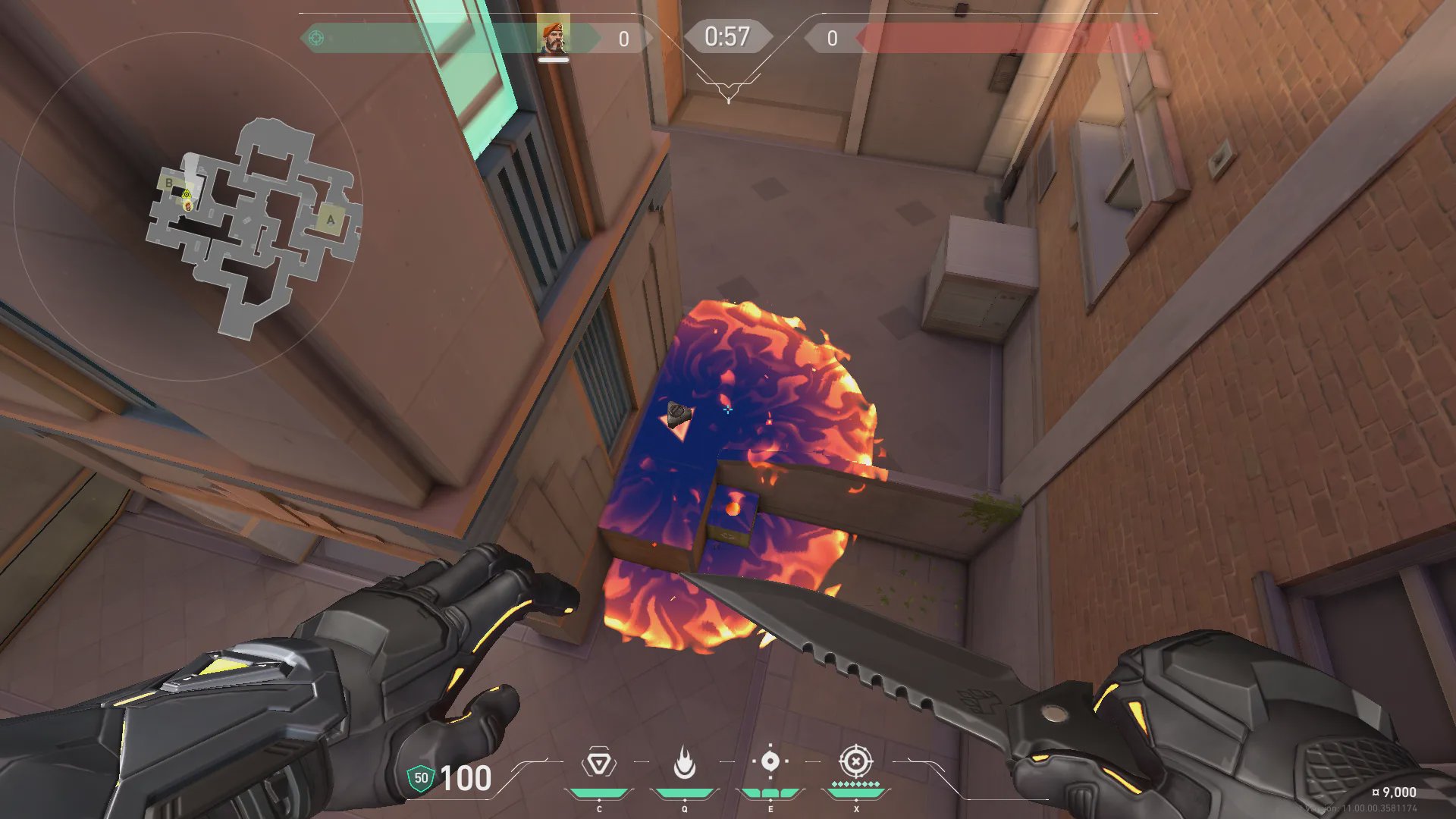Activate the Stim Beacon ability icon

[598, 763]
